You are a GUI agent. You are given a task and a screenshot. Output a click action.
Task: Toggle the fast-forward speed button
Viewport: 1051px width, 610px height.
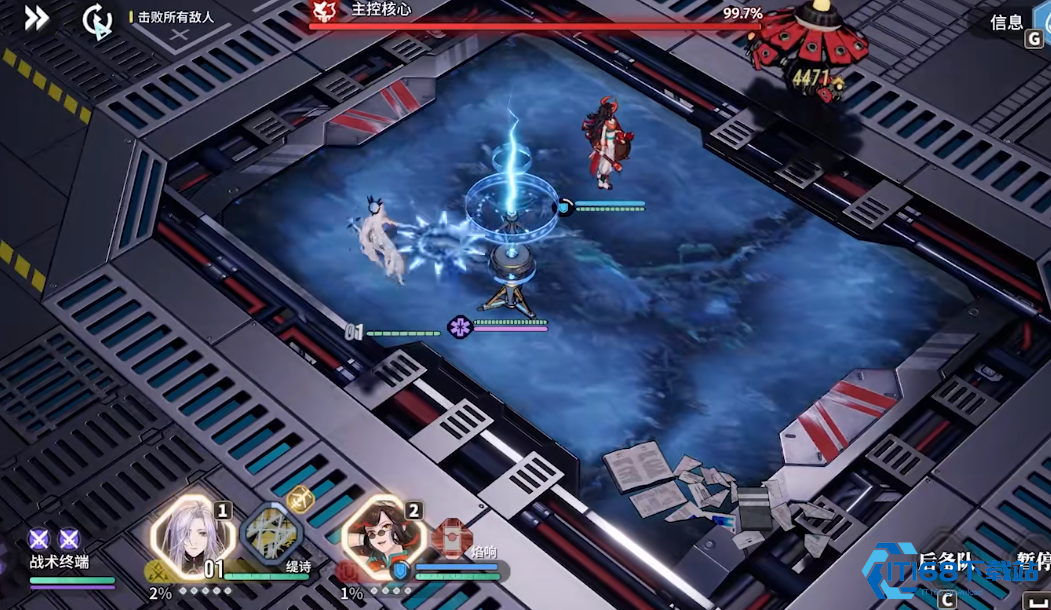[37, 18]
